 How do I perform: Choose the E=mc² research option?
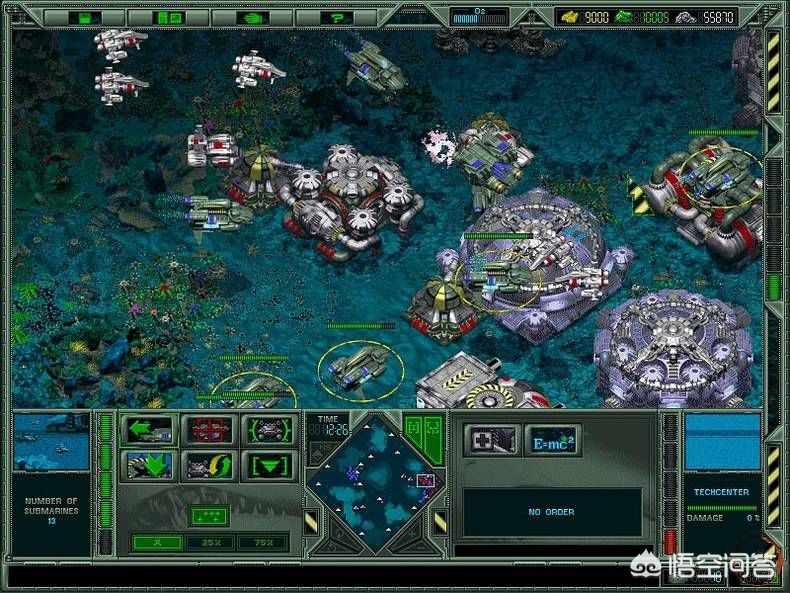553,439
